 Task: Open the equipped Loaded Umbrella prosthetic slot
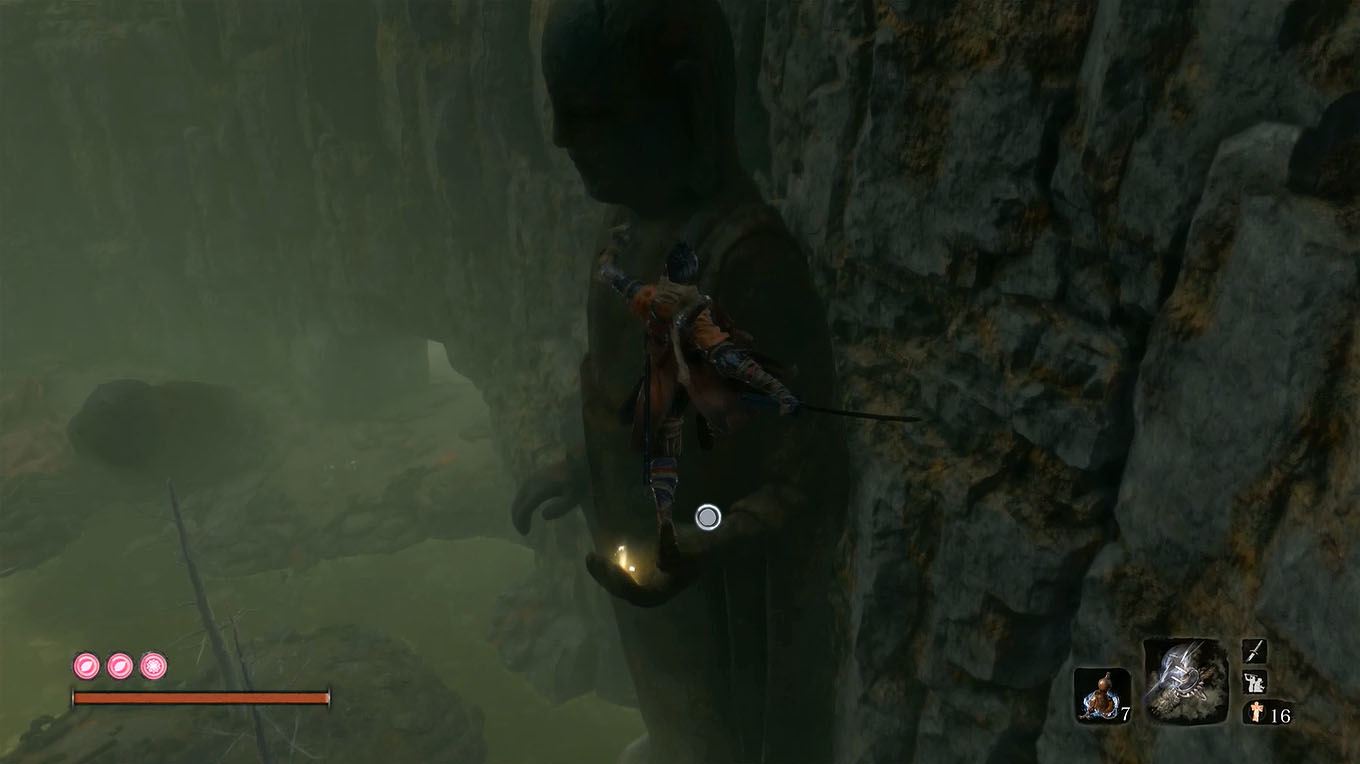[1185, 688]
